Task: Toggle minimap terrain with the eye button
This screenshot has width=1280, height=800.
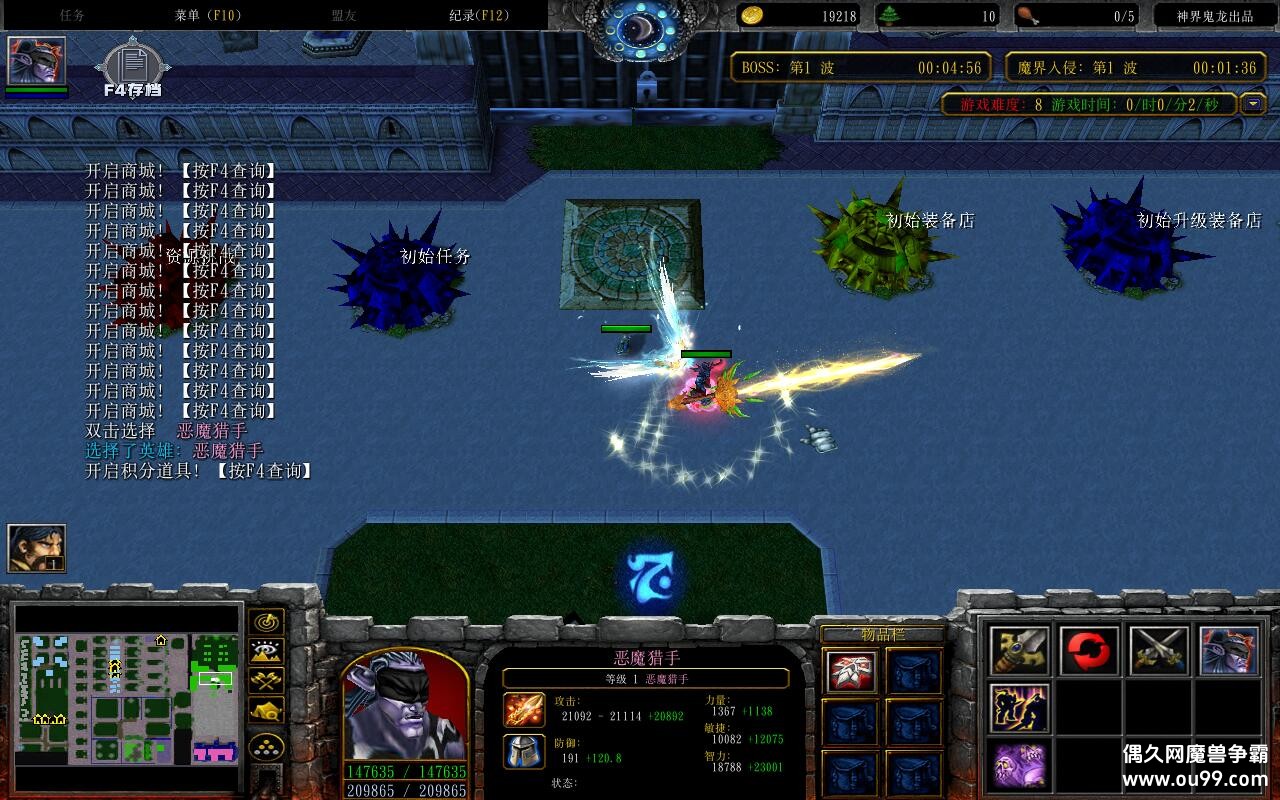Action: [x=266, y=652]
